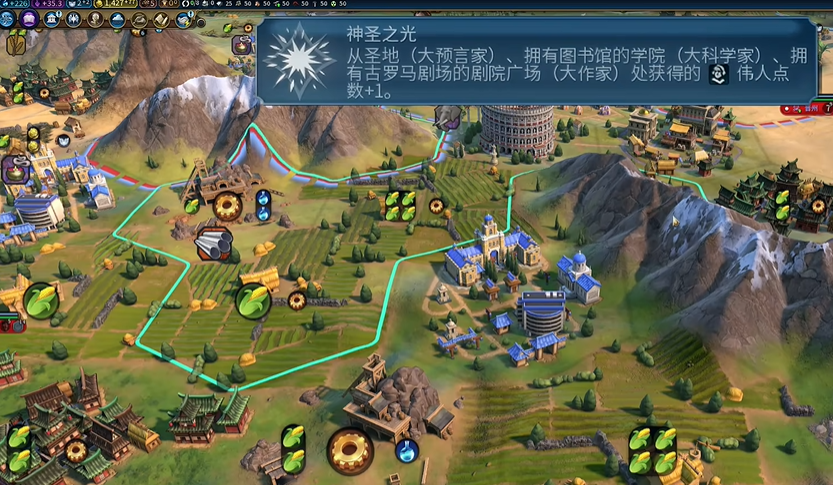Click the cloud icon in the top bar
This screenshot has width=833, height=485.
tap(117, 19)
